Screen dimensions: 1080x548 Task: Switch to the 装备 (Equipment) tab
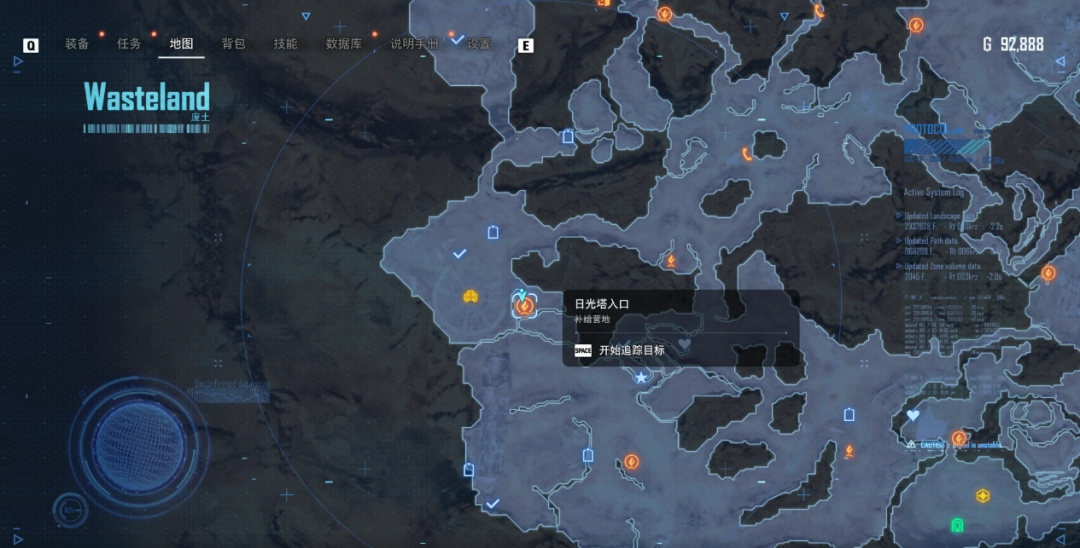(x=77, y=44)
